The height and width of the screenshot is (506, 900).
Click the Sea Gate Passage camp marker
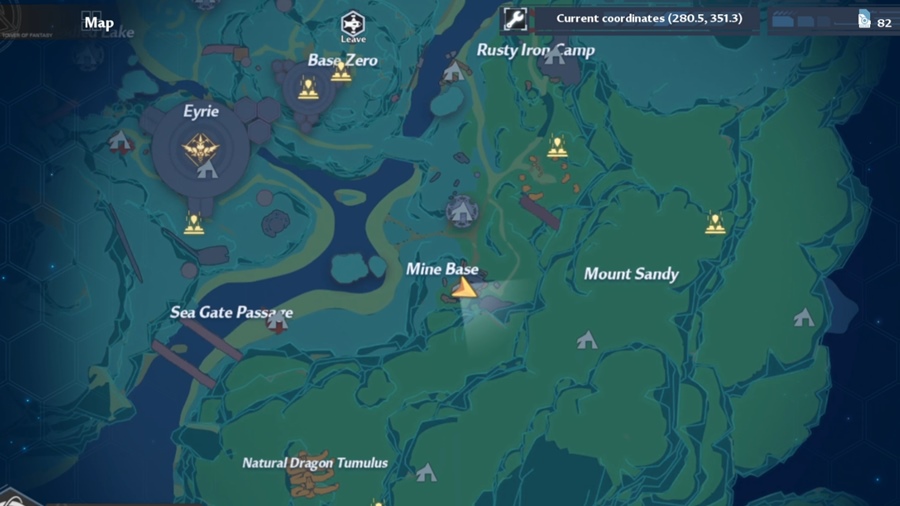point(277,323)
